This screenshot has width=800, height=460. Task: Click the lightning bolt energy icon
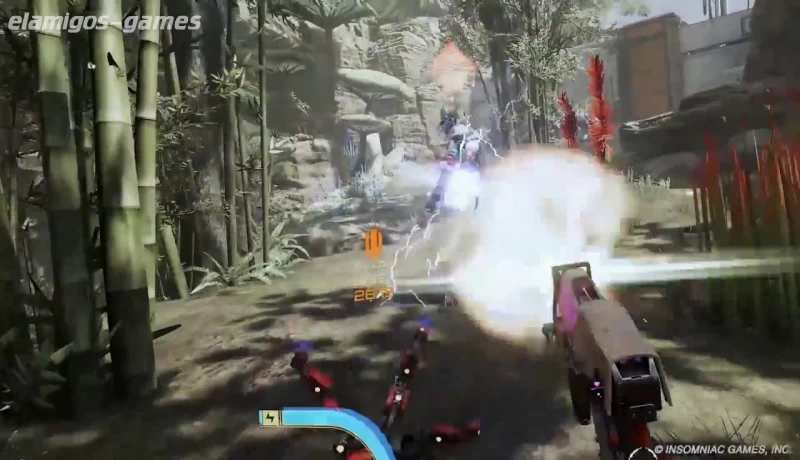click(x=270, y=418)
